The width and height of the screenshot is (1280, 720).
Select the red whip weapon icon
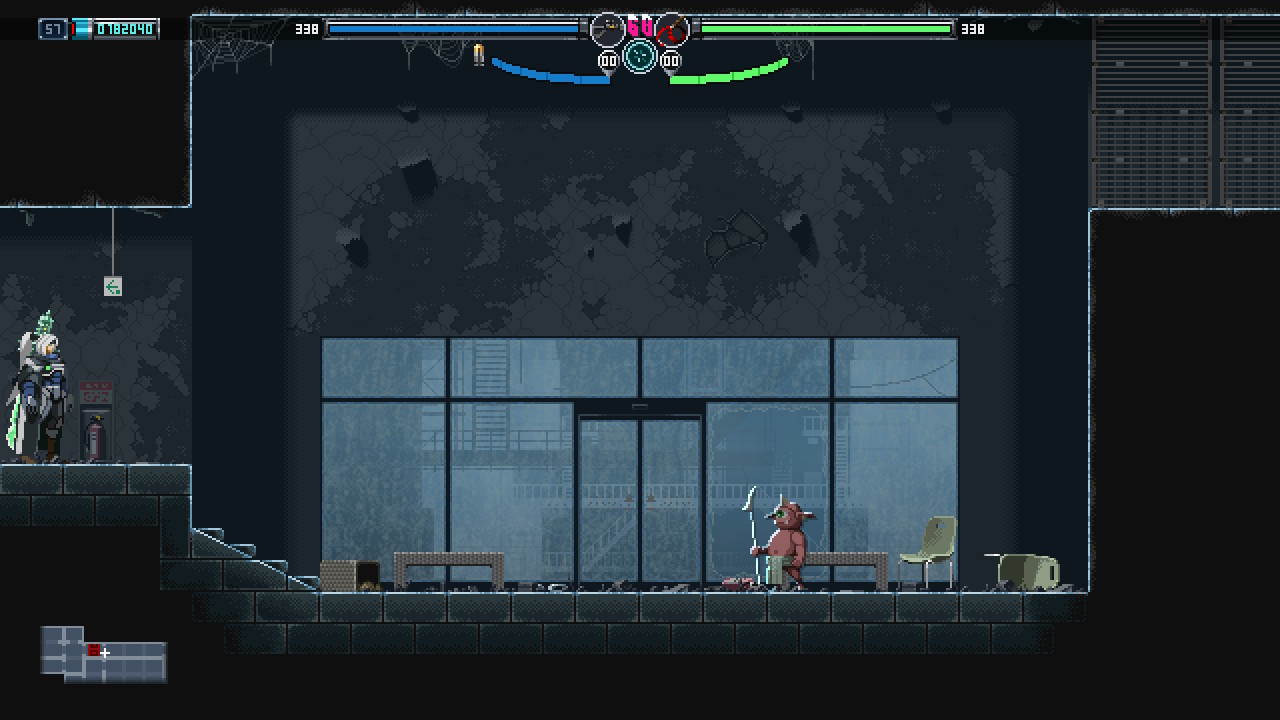coord(673,30)
